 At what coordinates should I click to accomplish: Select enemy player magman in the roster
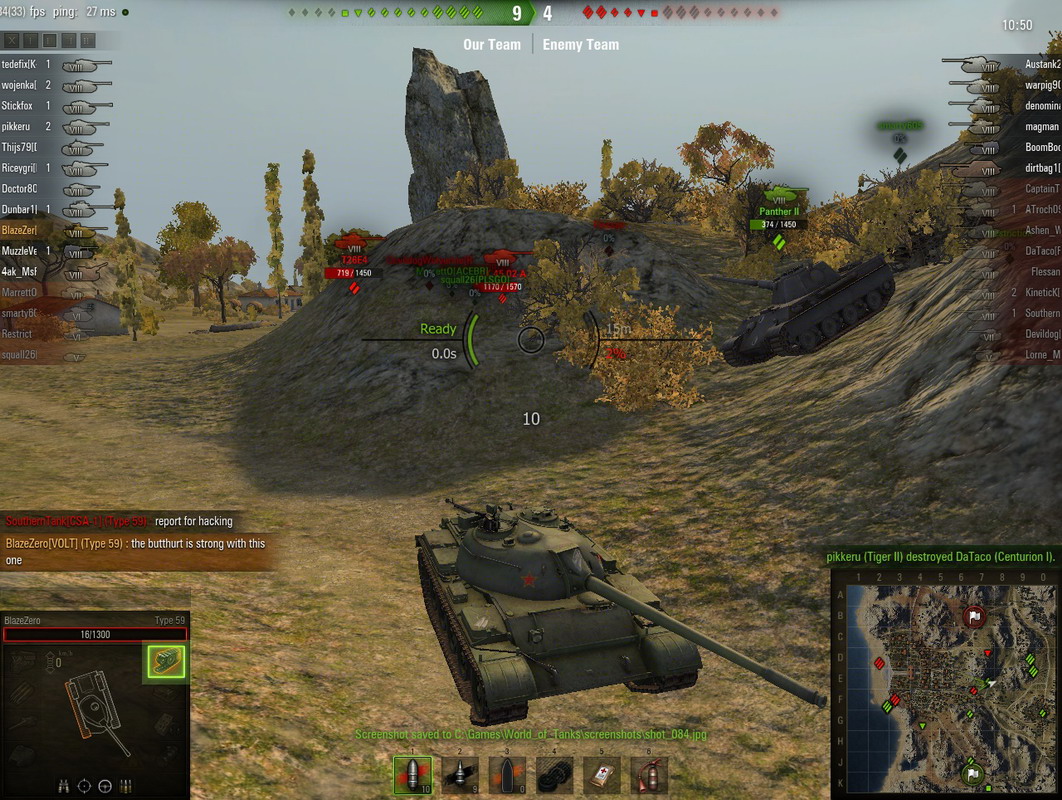pos(1042,127)
